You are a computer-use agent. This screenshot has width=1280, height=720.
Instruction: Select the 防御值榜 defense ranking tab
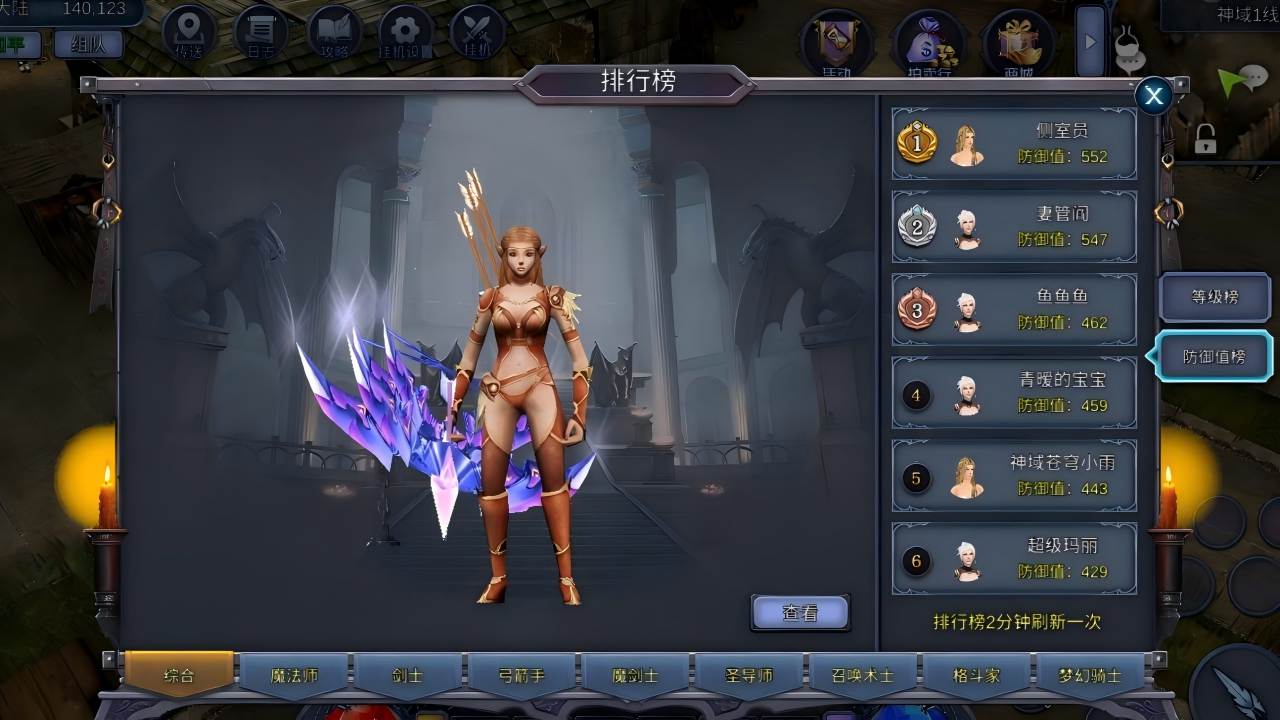coord(1214,357)
